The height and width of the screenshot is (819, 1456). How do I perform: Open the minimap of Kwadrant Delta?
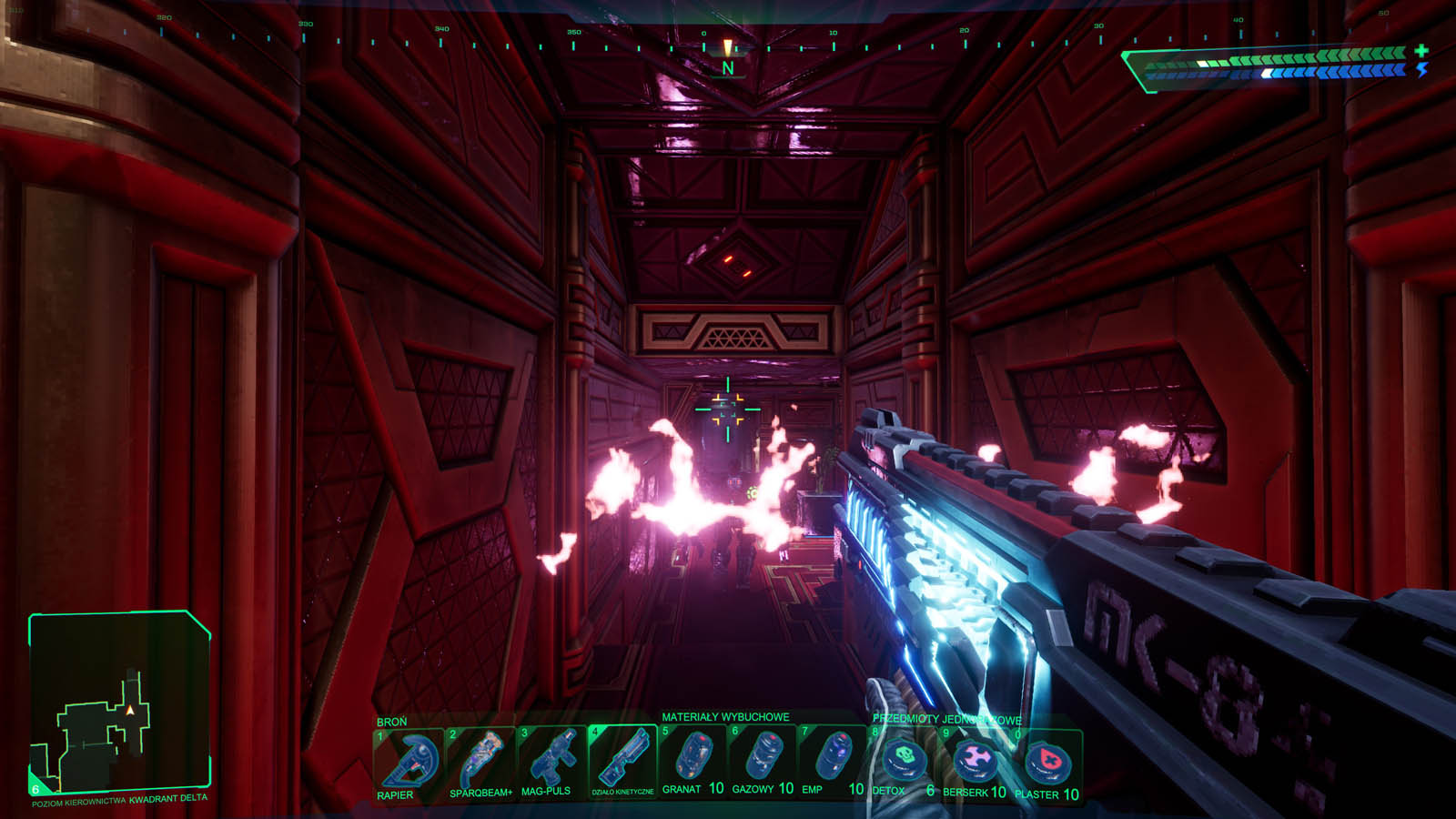tap(119, 701)
